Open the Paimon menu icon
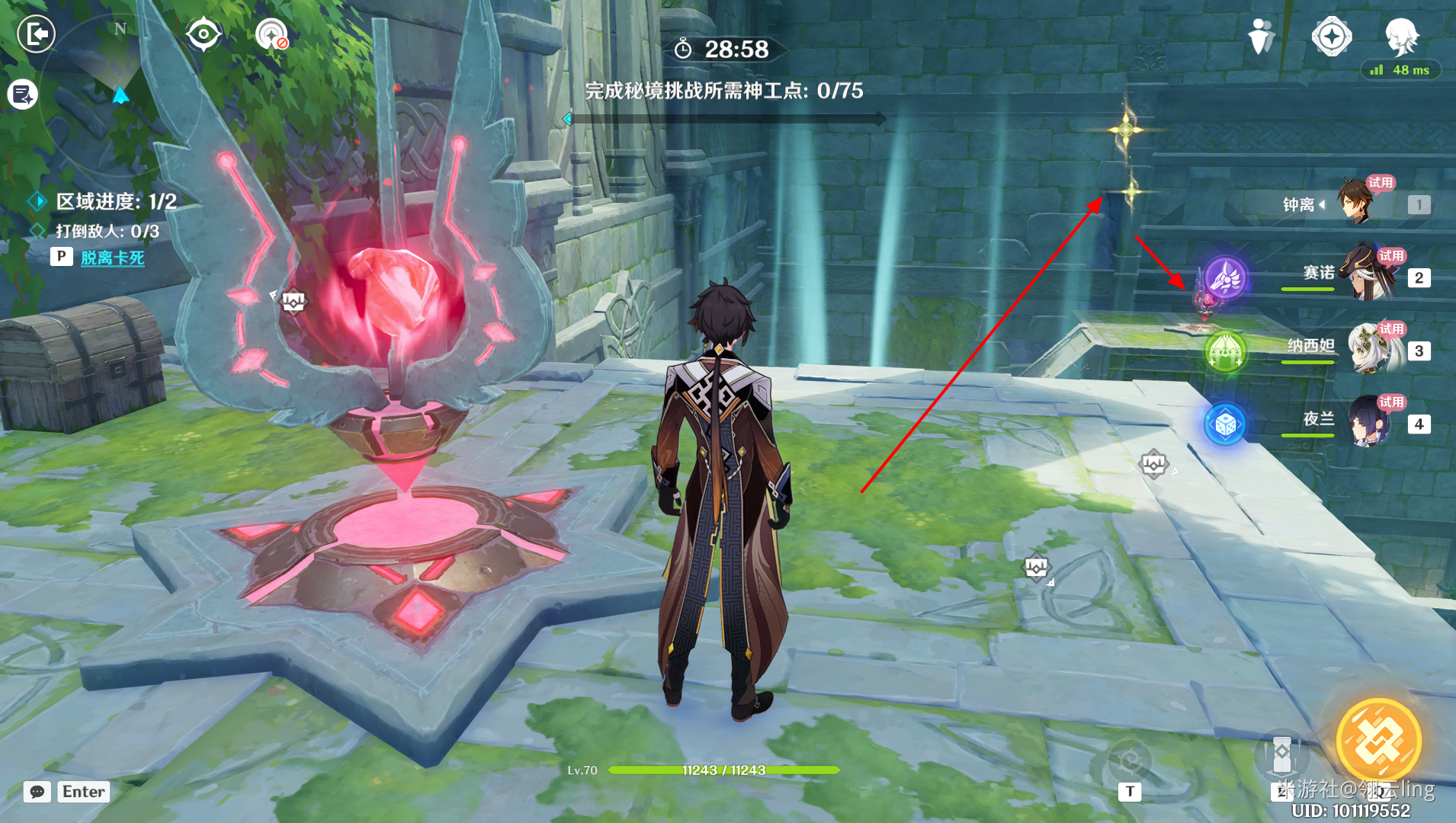 click(x=1401, y=36)
